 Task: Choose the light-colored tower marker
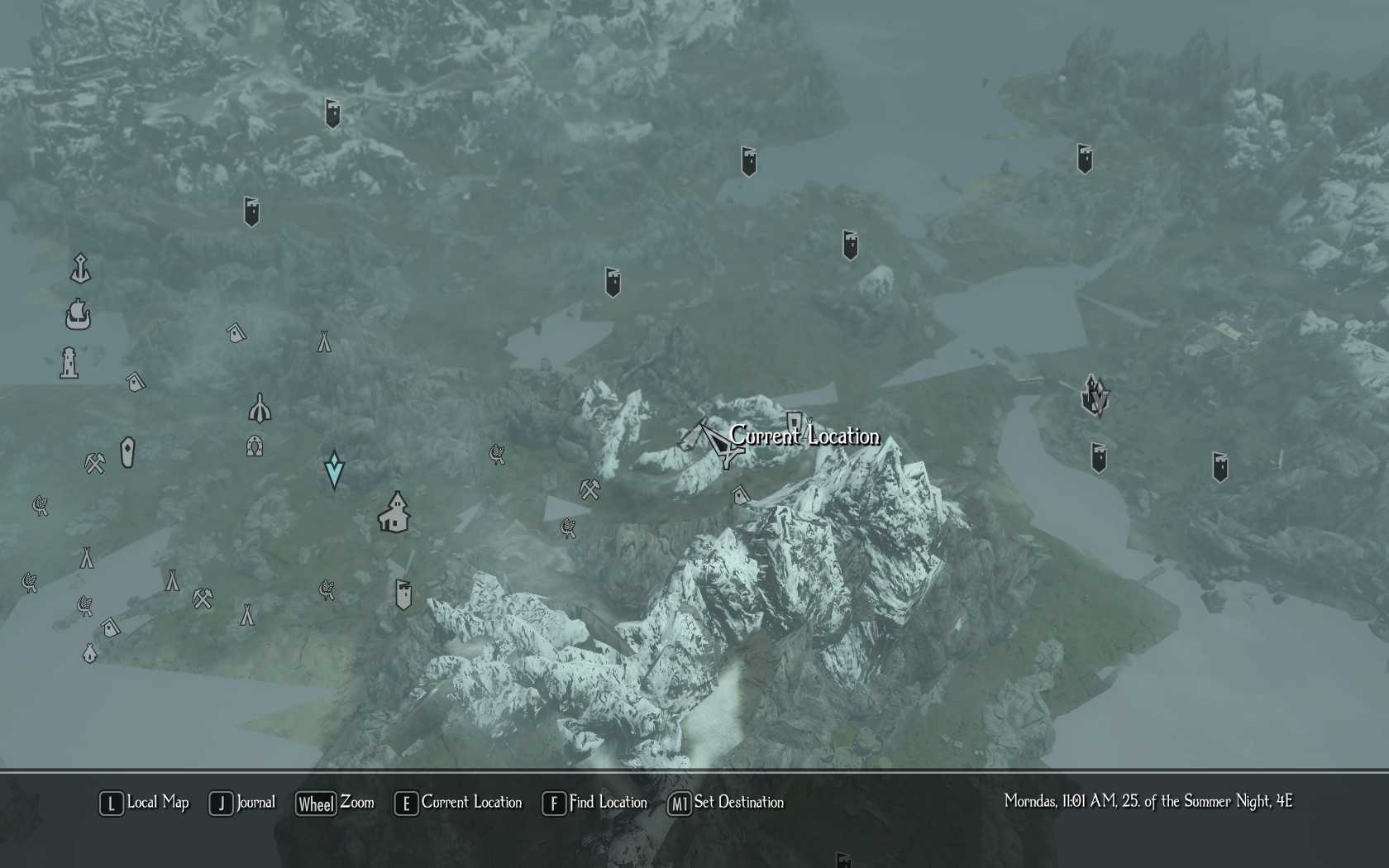[x=403, y=594]
